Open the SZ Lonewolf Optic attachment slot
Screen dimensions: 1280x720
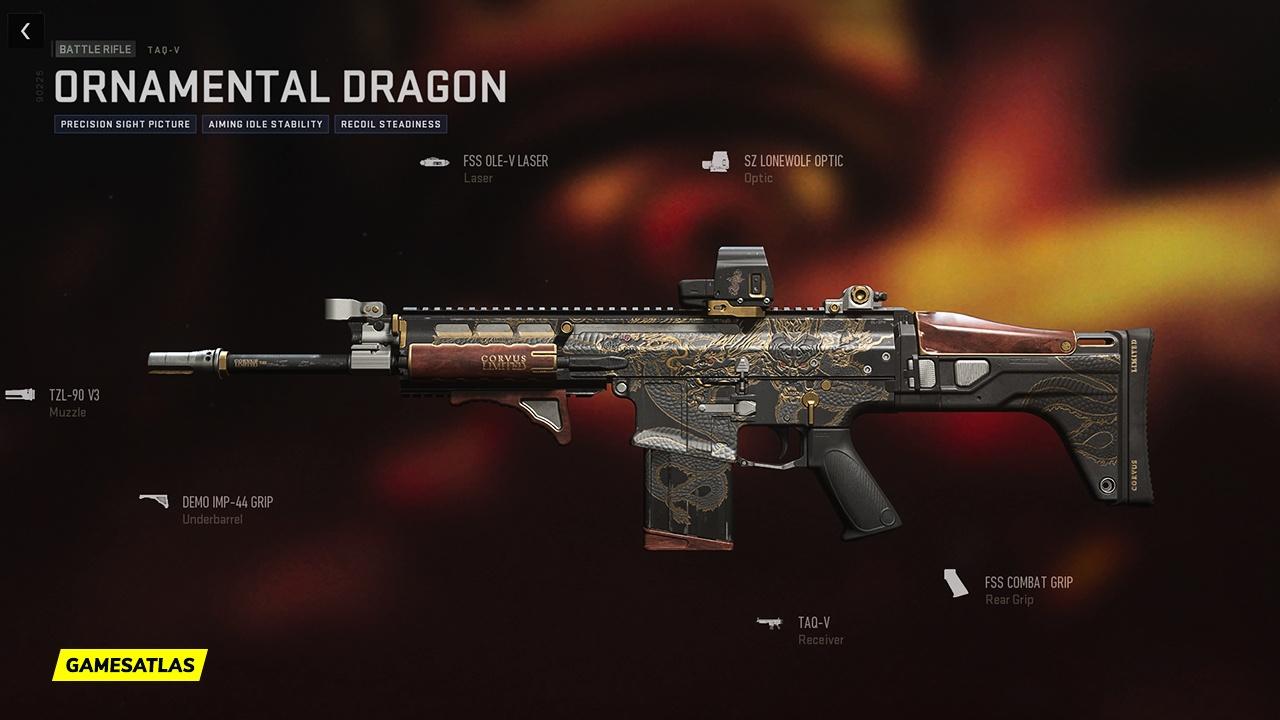click(x=792, y=161)
